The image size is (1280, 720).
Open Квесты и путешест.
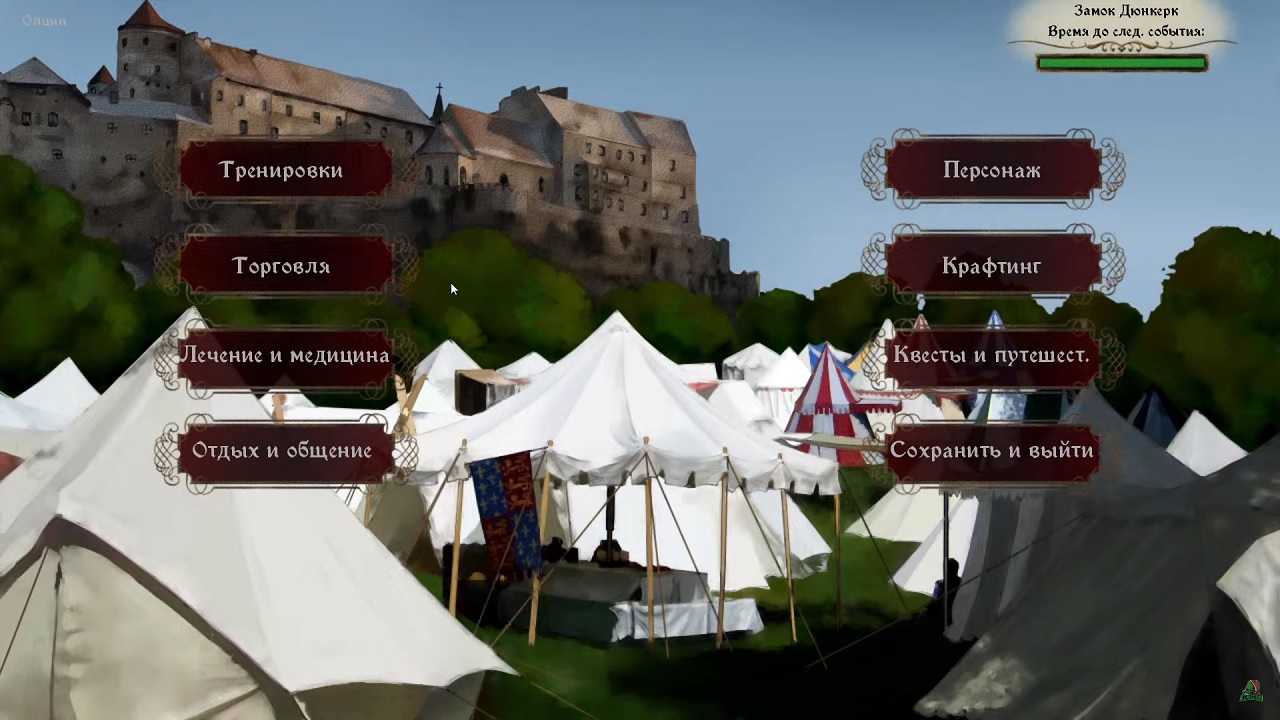click(x=992, y=355)
